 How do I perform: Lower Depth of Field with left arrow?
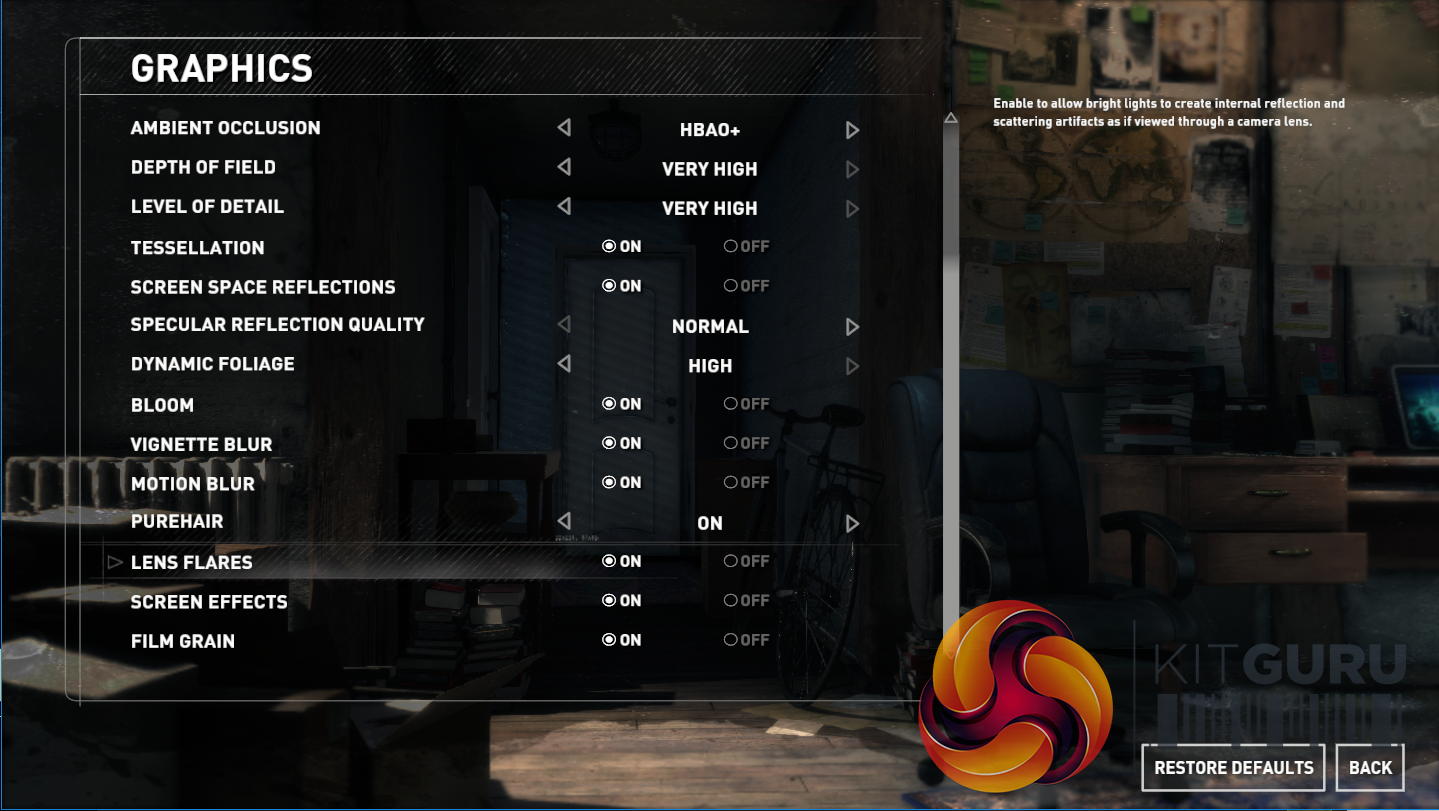pyautogui.click(x=564, y=167)
